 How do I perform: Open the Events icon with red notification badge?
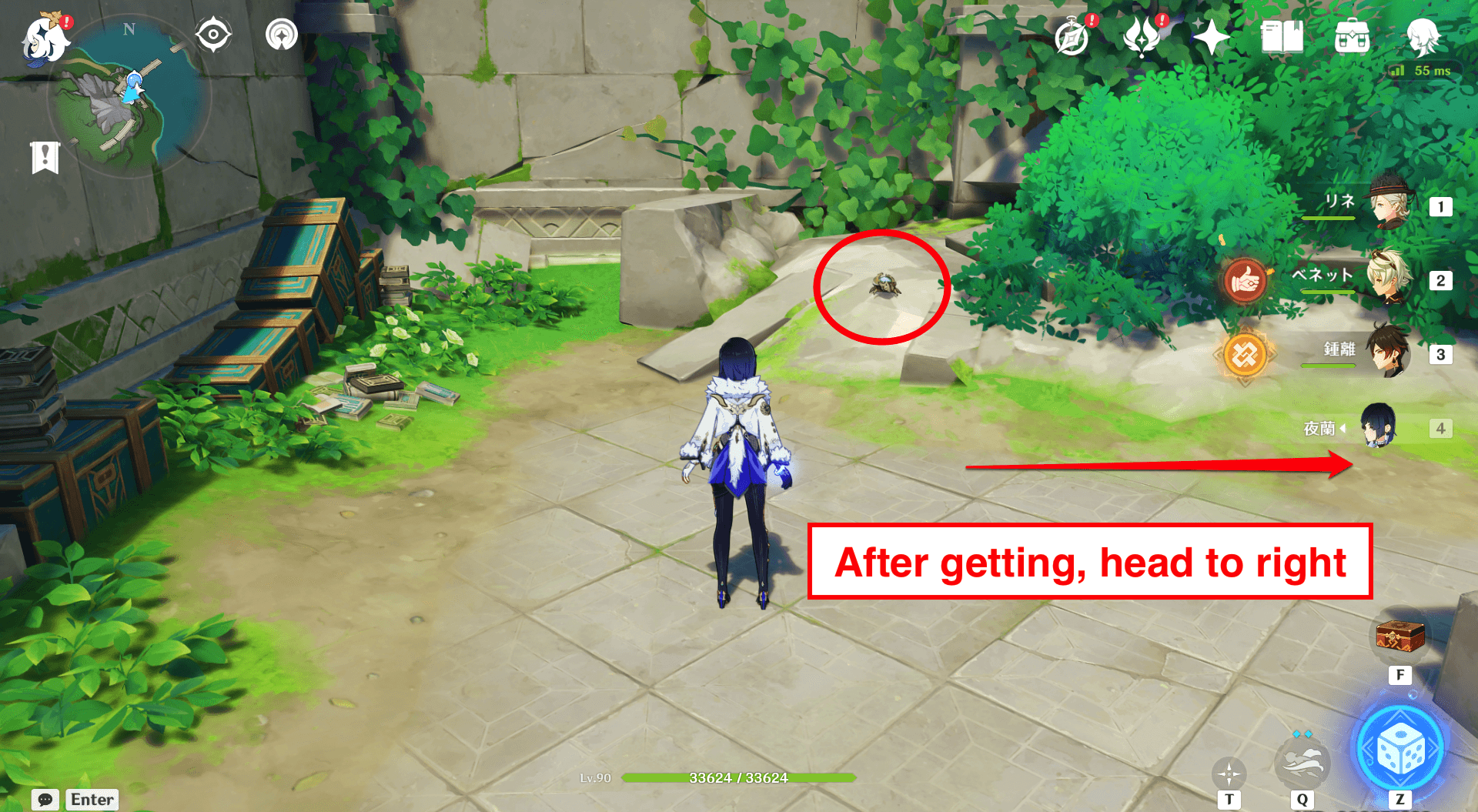click(x=1141, y=35)
